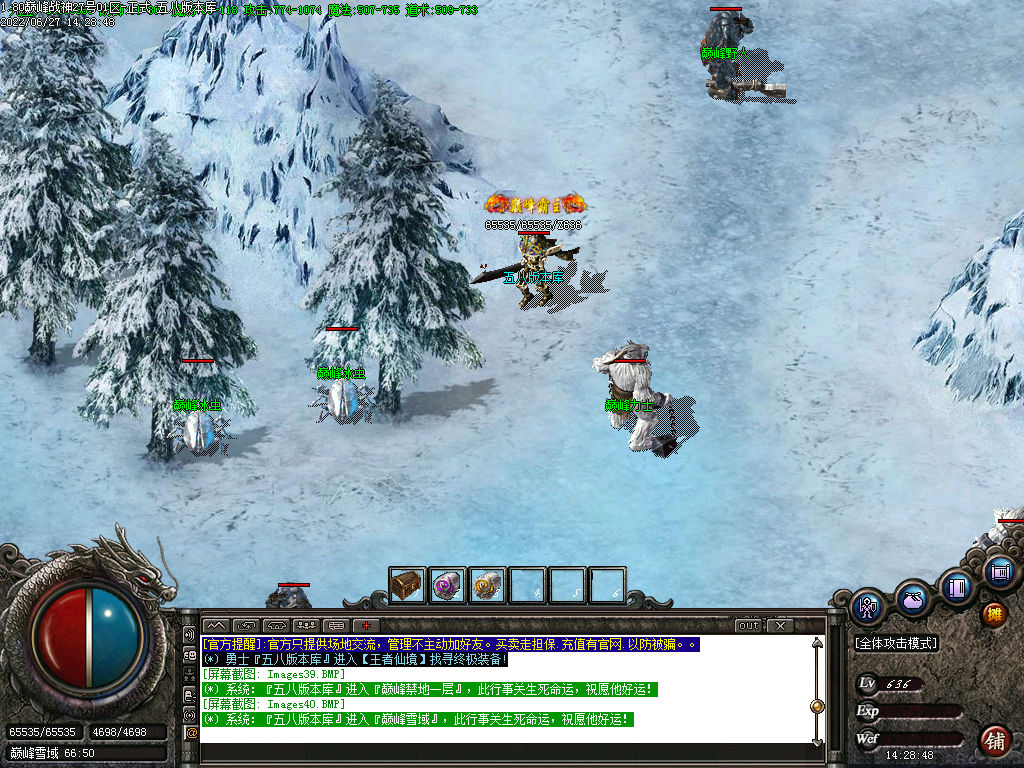Image resolution: width=1024 pixels, height=768 pixels.
Task: Toggle the 全体攻击模式 attack mode label
Action: click(896, 643)
